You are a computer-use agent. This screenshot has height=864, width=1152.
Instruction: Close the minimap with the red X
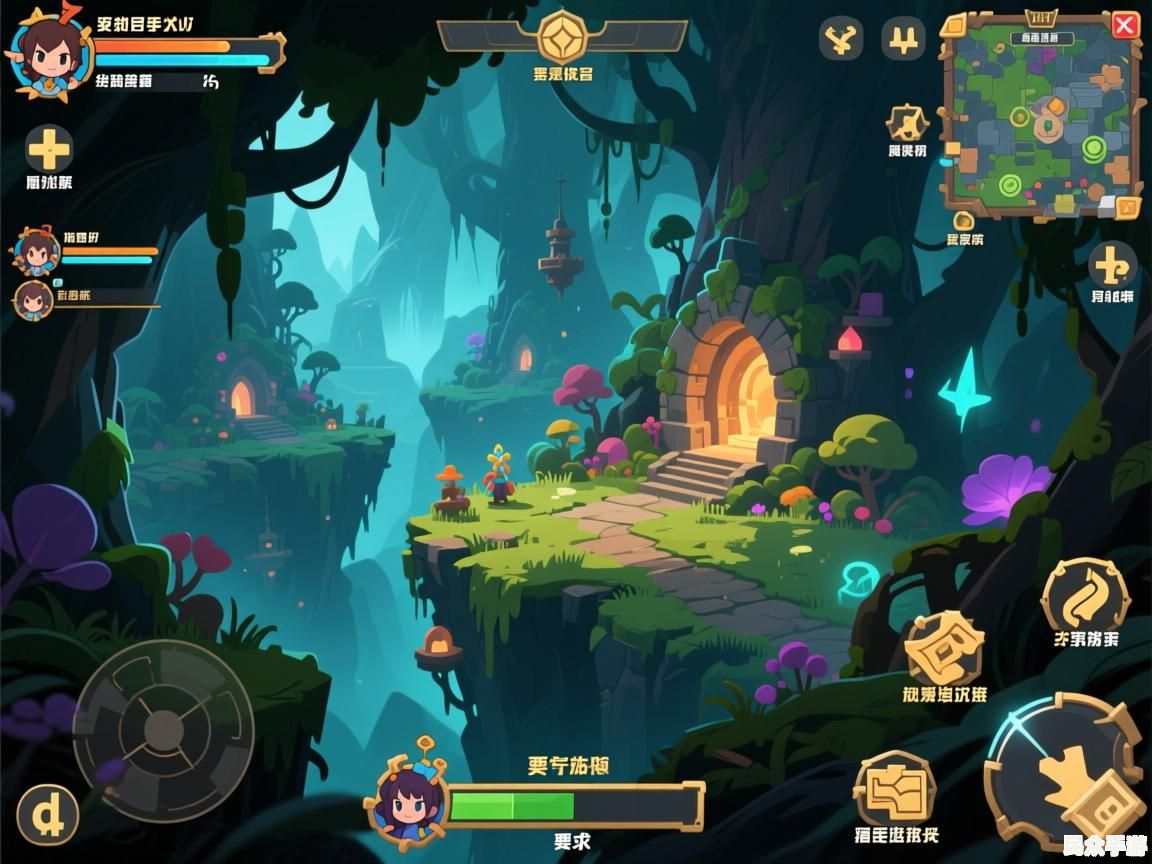pyautogui.click(x=1125, y=26)
